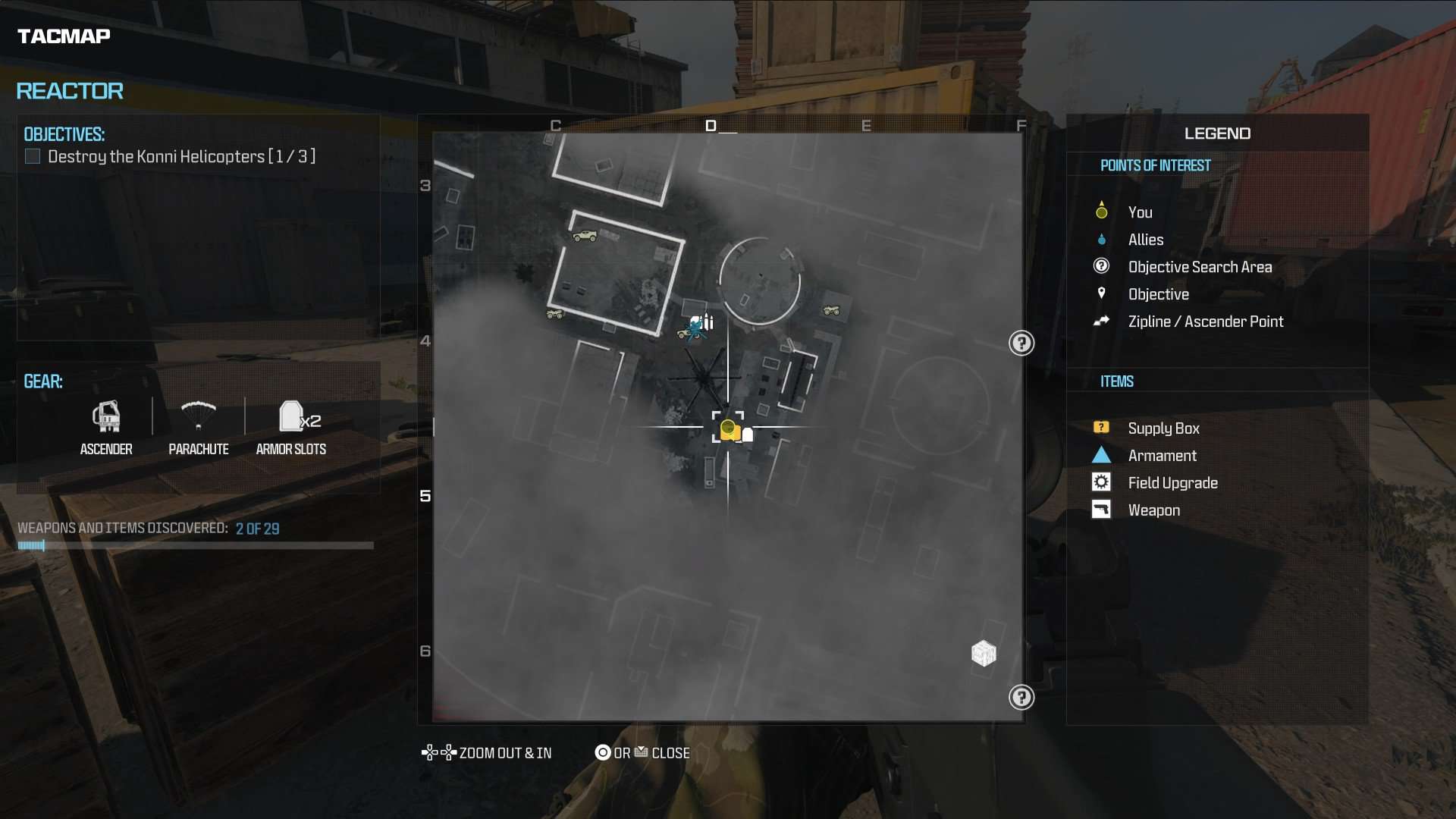Image resolution: width=1456 pixels, height=819 pixels.
Task: Select the Ascender gear icon
Action: point(106,417)
